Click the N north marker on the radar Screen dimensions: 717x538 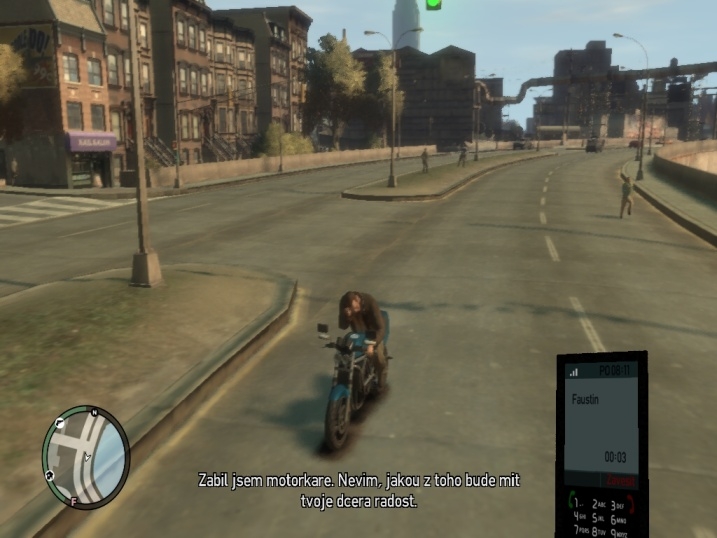click(x=94, y=412)
